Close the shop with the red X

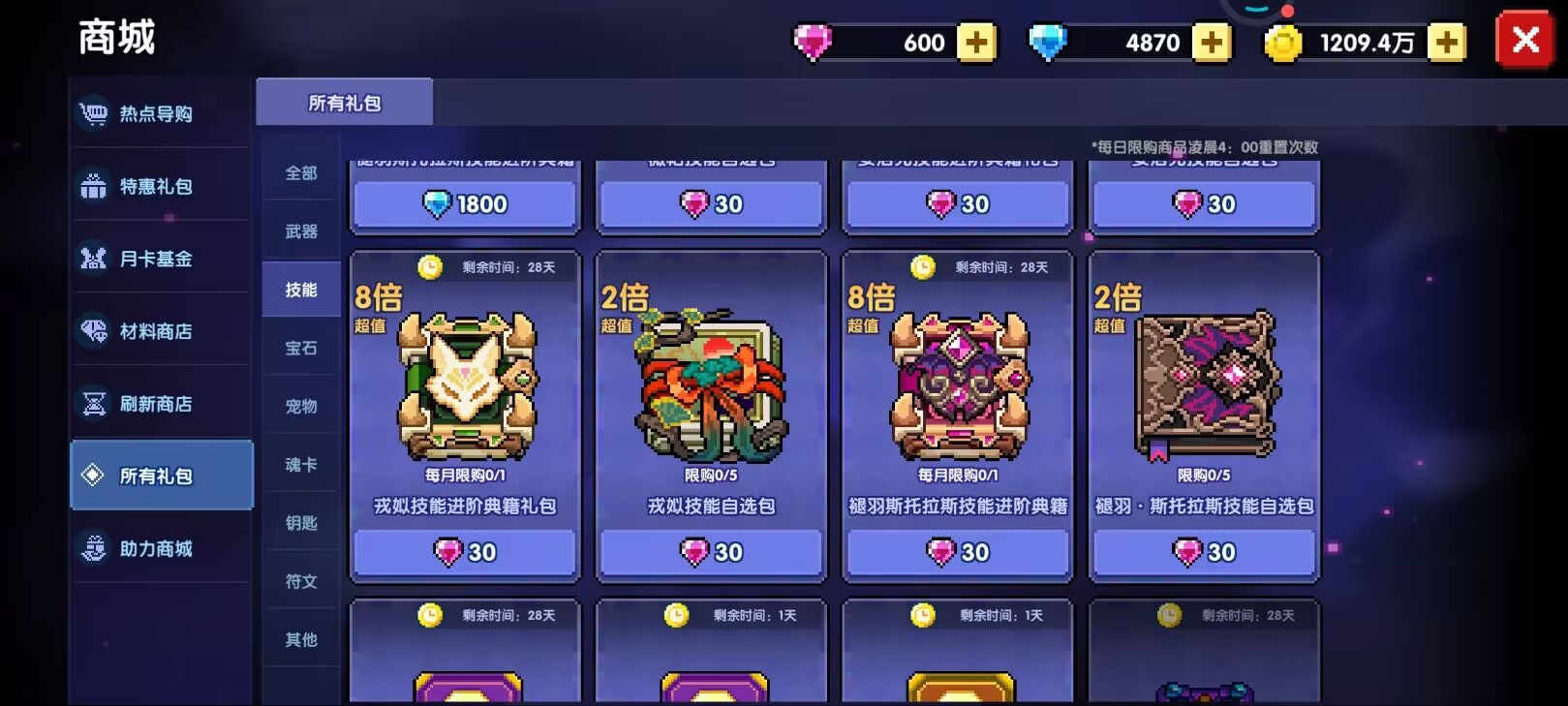[x=1524, y=41]
